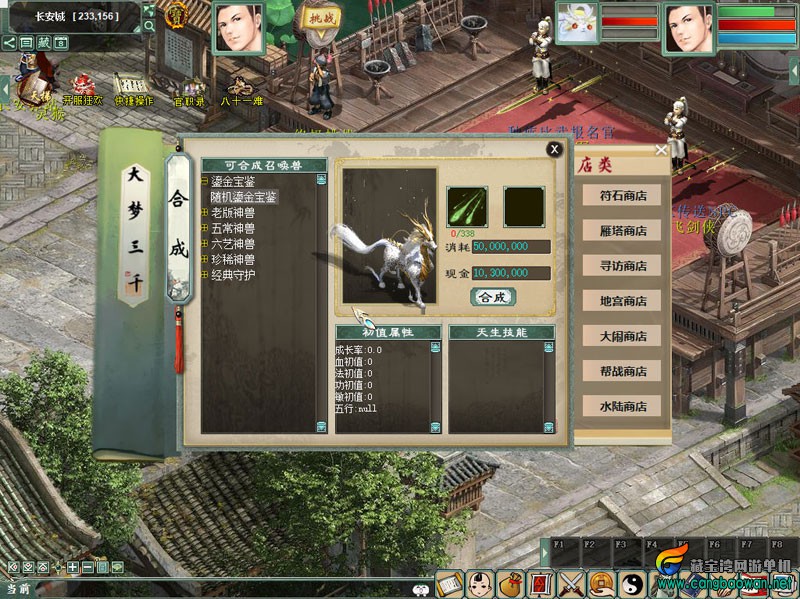Viewport: 800px width, 599px height.
Task: Choose the 寻访商店 shop
Action: click(x=623, y=266)
